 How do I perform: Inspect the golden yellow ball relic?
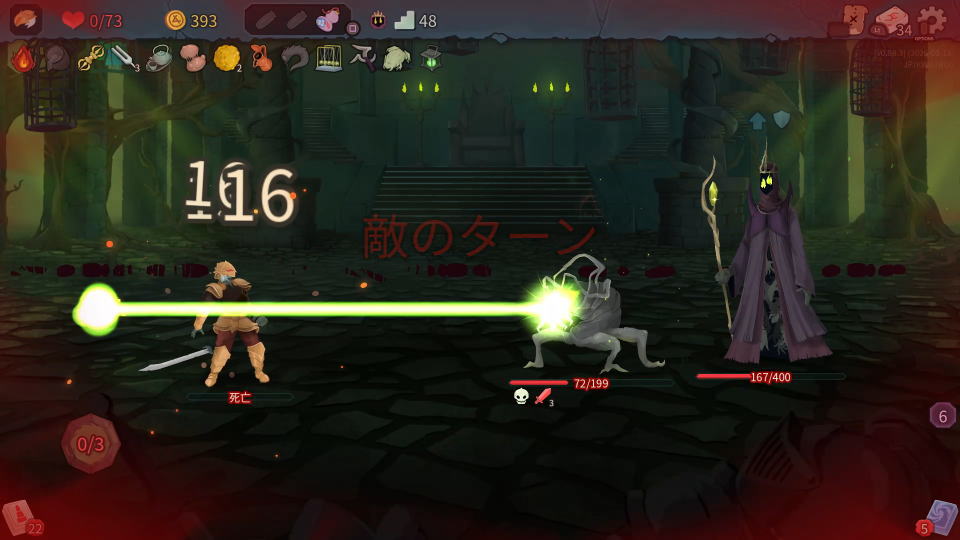(x=226, y=58)
